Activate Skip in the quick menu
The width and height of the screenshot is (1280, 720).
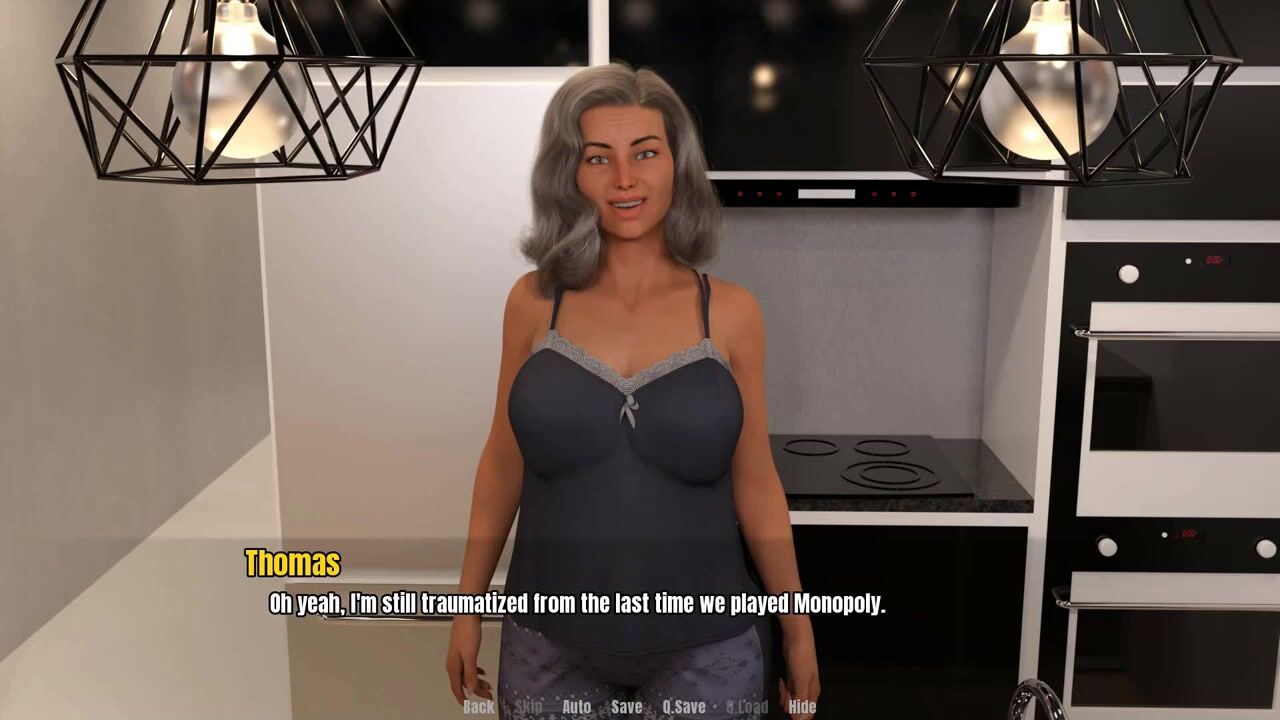point(528,706)
